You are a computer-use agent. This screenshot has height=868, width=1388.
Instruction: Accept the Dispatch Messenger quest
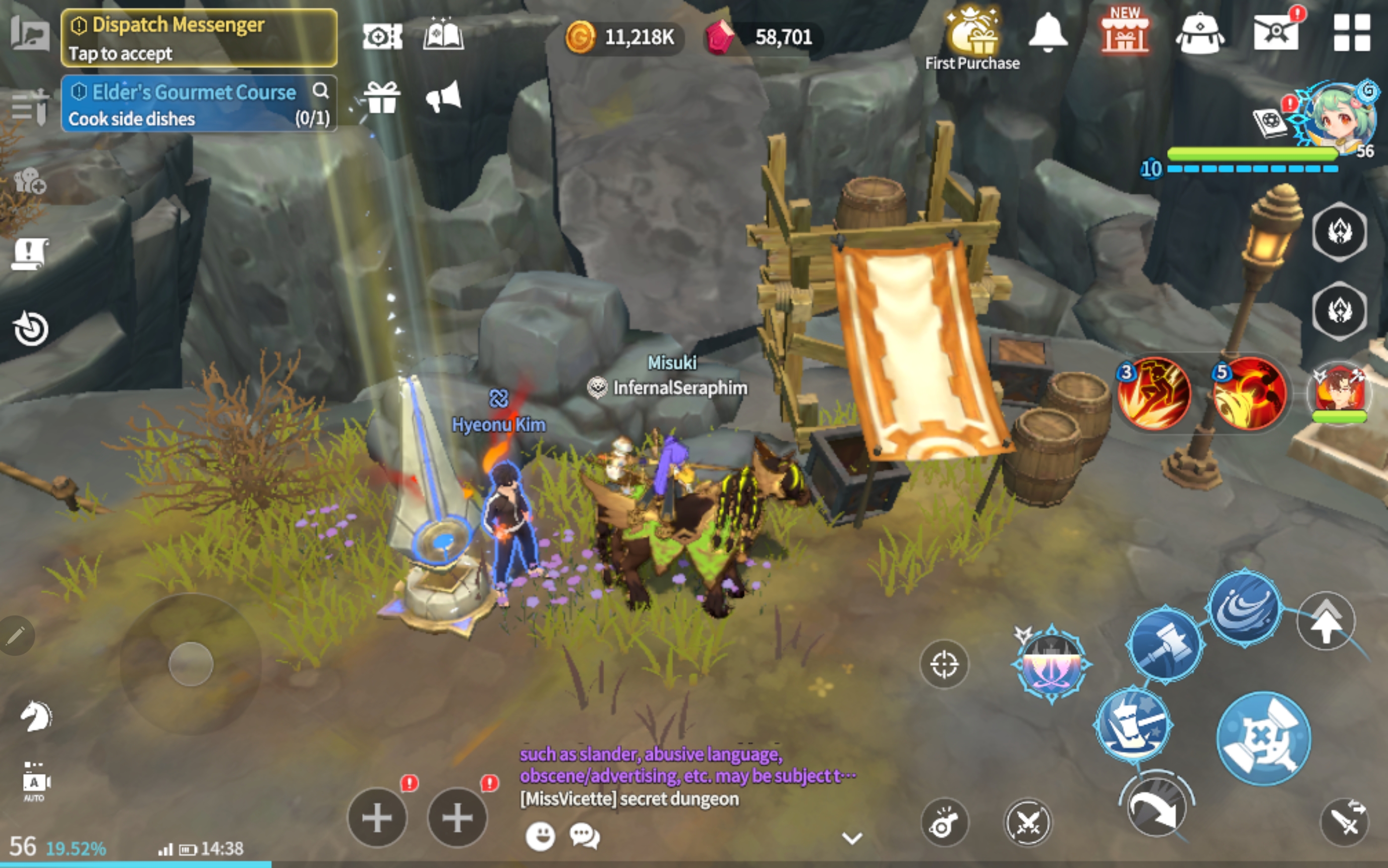[x=199, y=38]
